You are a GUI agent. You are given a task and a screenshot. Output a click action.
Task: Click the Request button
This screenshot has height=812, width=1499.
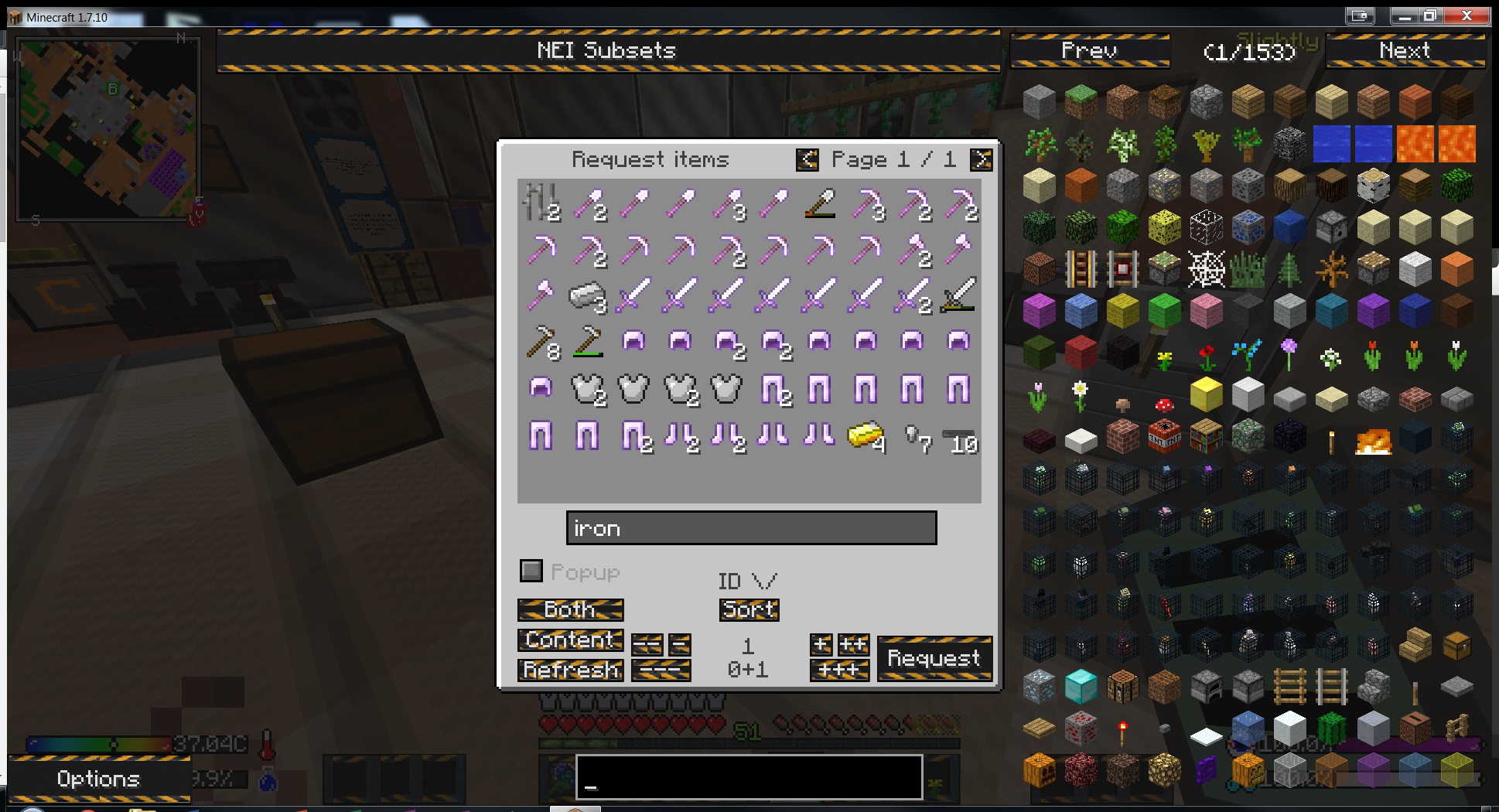pyautogui.click(x=934, y=658)
